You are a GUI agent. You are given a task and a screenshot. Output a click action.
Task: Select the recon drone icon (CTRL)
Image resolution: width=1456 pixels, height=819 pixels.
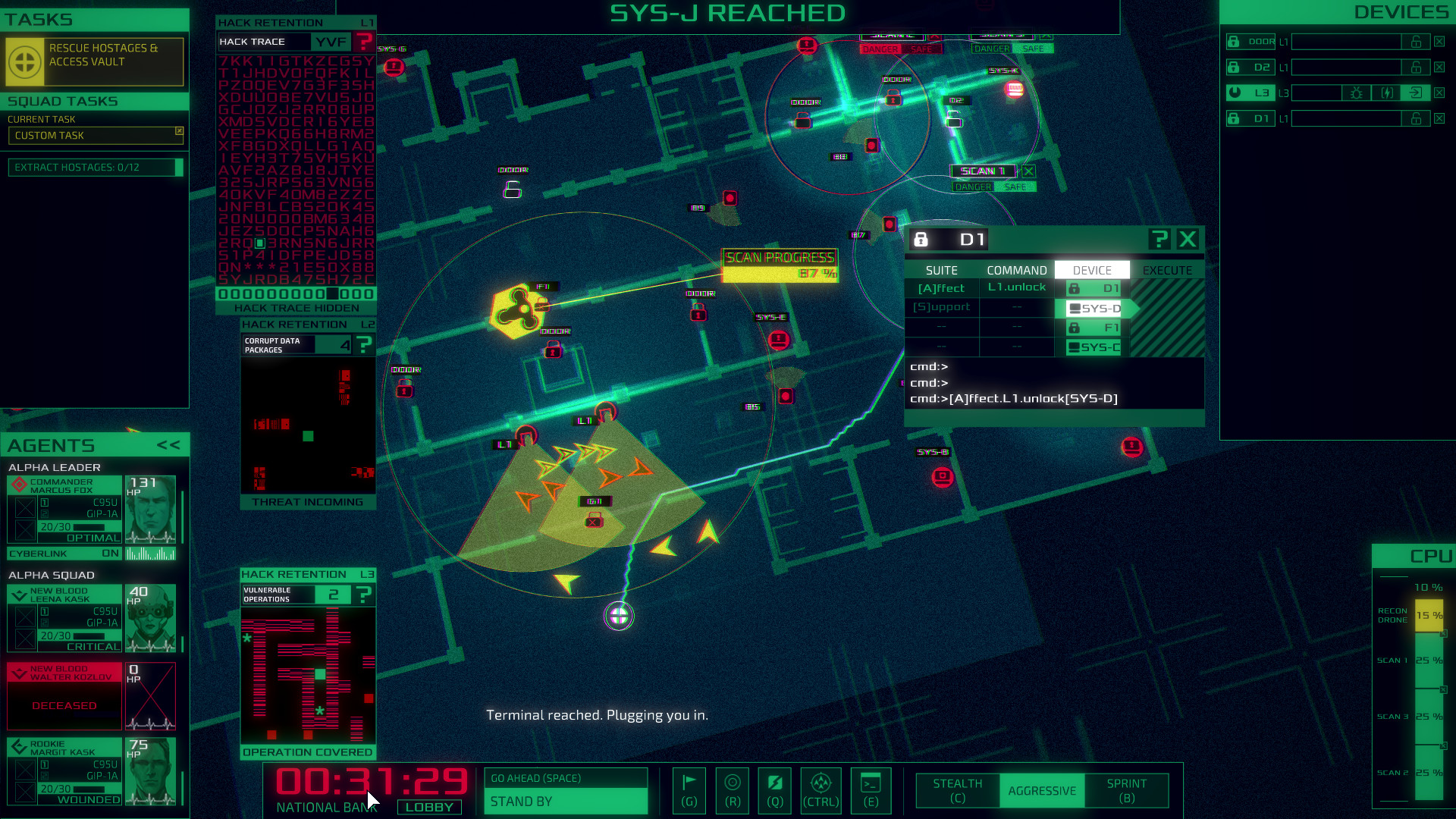pos(821,791)
